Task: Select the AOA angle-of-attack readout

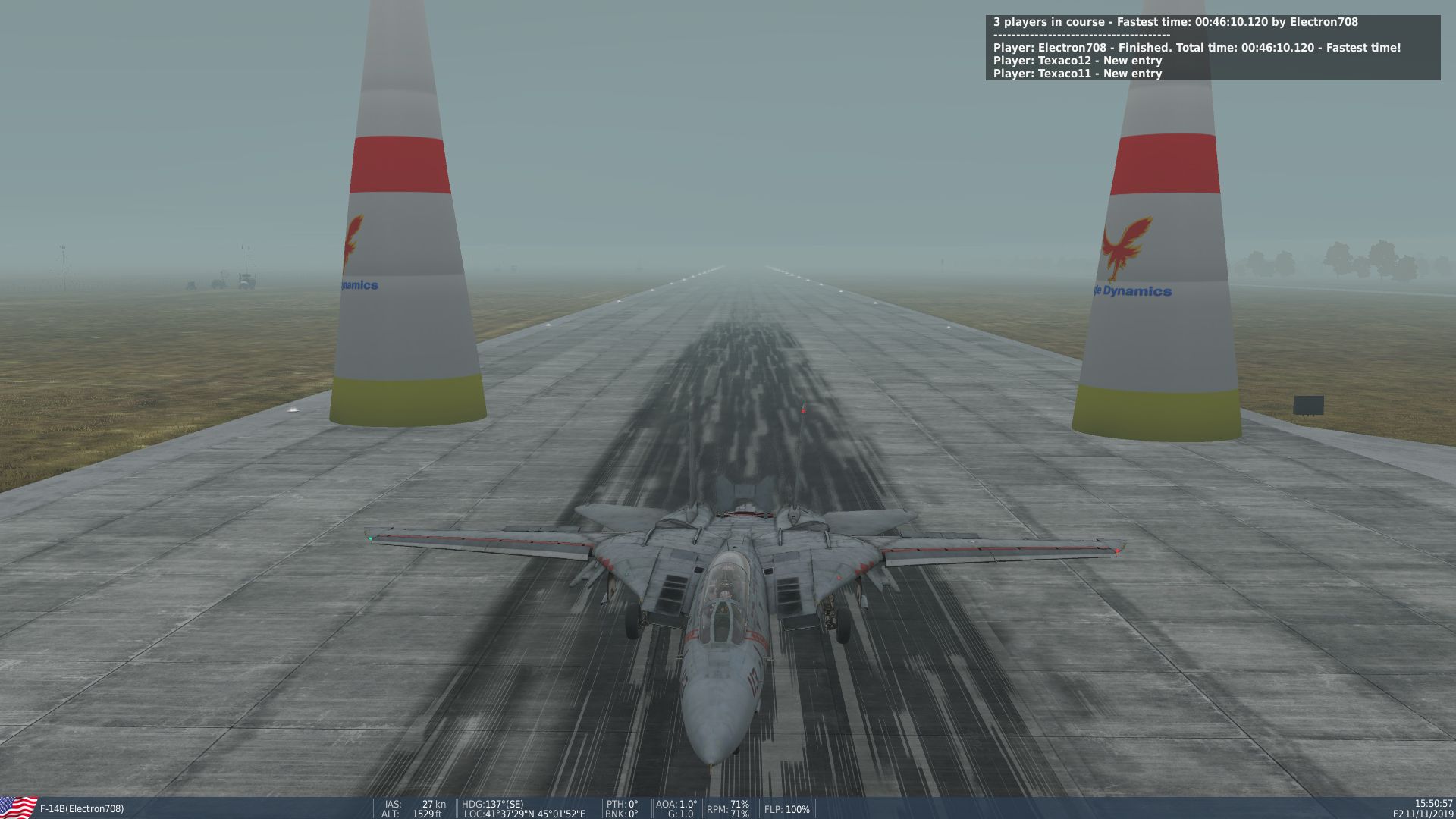Action: point(675,805)
